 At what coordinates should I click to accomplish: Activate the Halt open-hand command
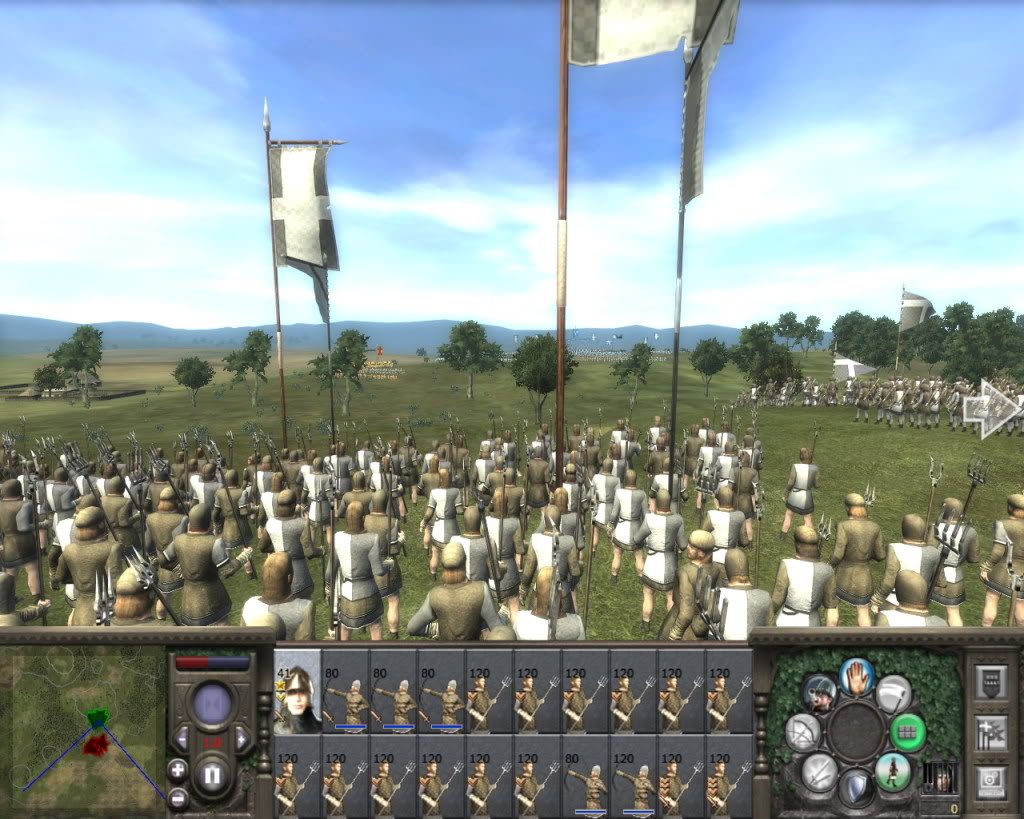[857, 676]
